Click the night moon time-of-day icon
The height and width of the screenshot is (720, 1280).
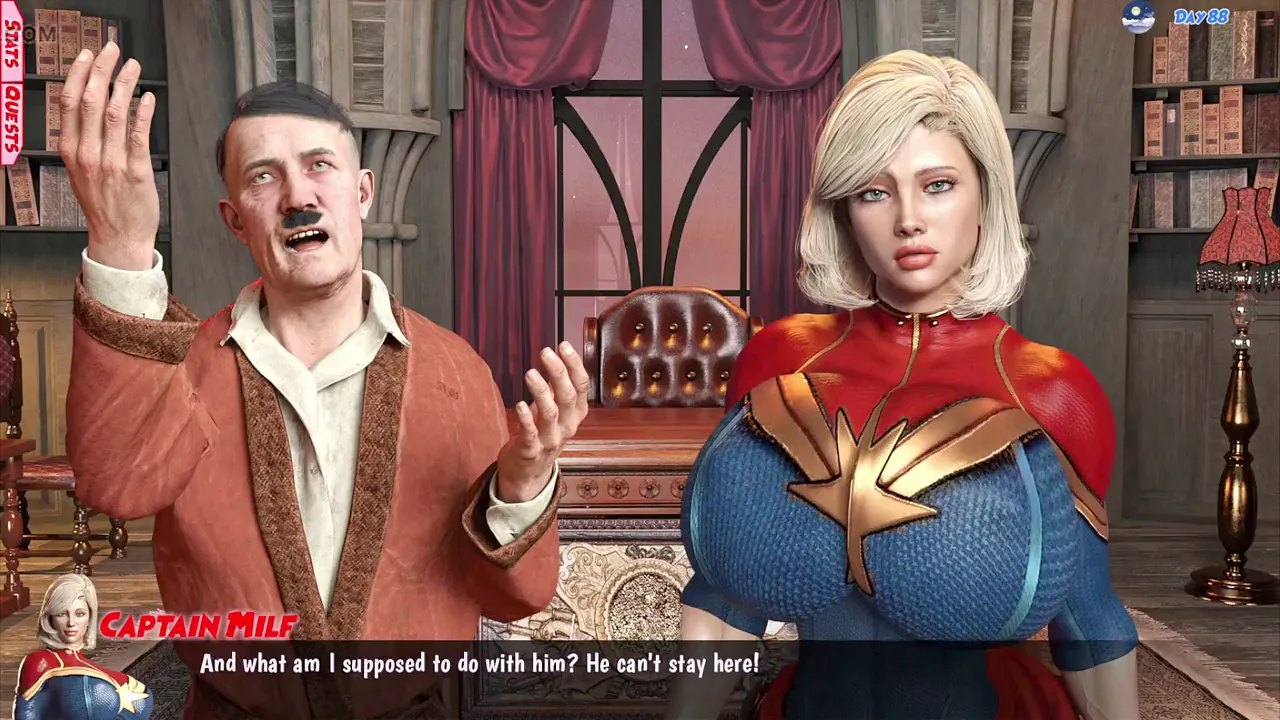(1138, 17)
